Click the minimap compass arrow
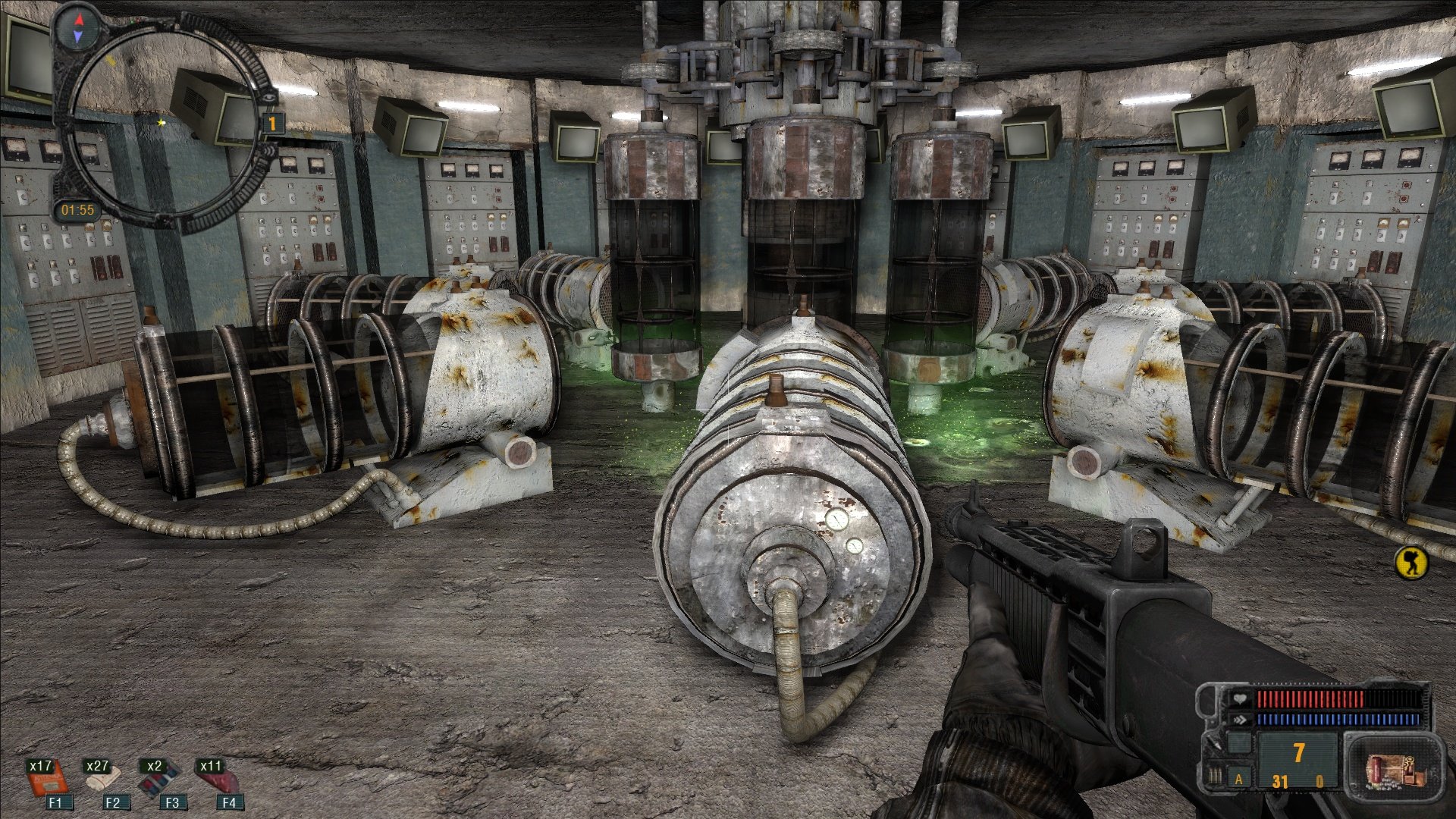The height and width of the screenshot is (819, 1456). coord(79,27)
